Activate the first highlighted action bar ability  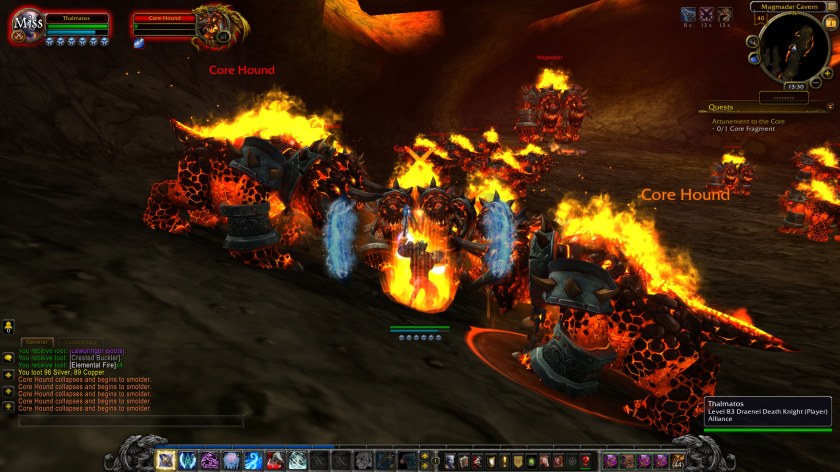coord(165,460)
